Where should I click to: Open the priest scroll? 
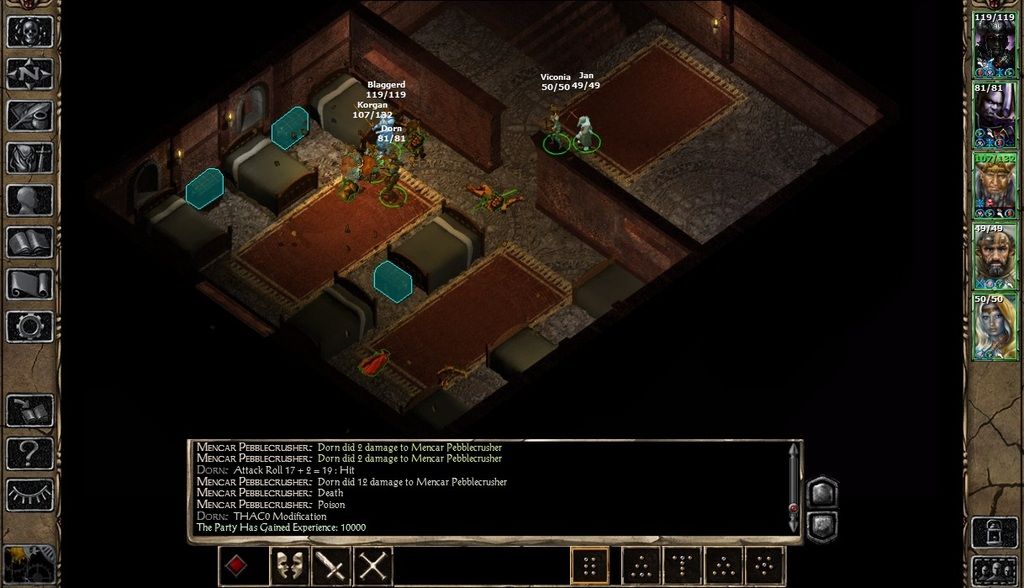pyautogui.click(x=30, y=283)
